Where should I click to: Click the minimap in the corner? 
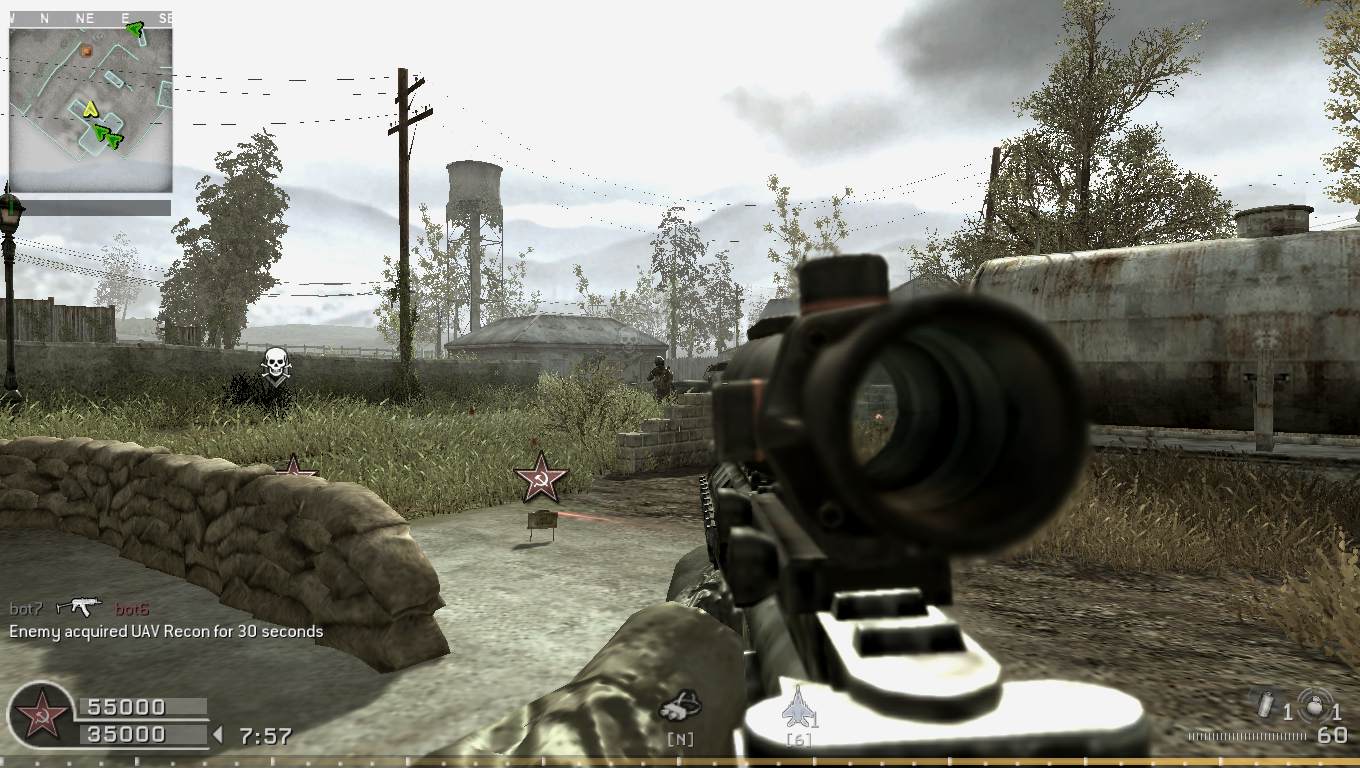90,109
